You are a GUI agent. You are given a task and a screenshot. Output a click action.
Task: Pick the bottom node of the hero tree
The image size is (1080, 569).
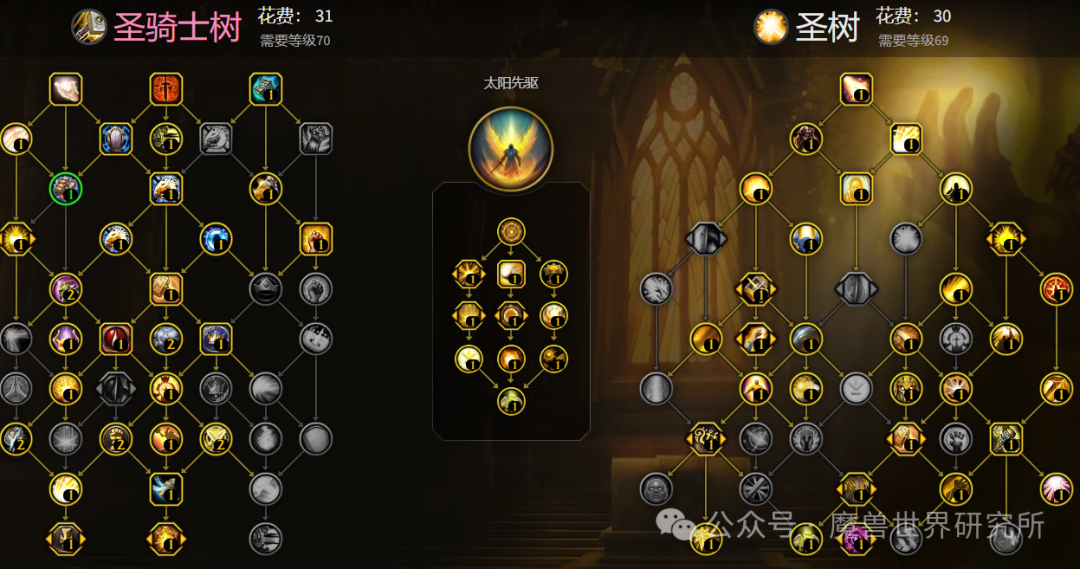[x=511, y=401]
